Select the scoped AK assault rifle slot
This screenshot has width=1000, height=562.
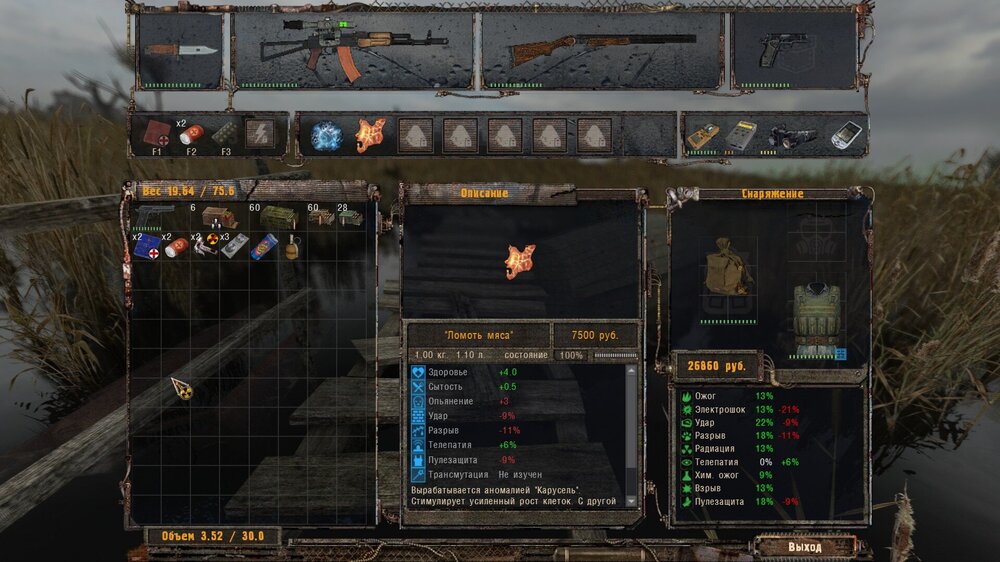(x=353, y=50)
